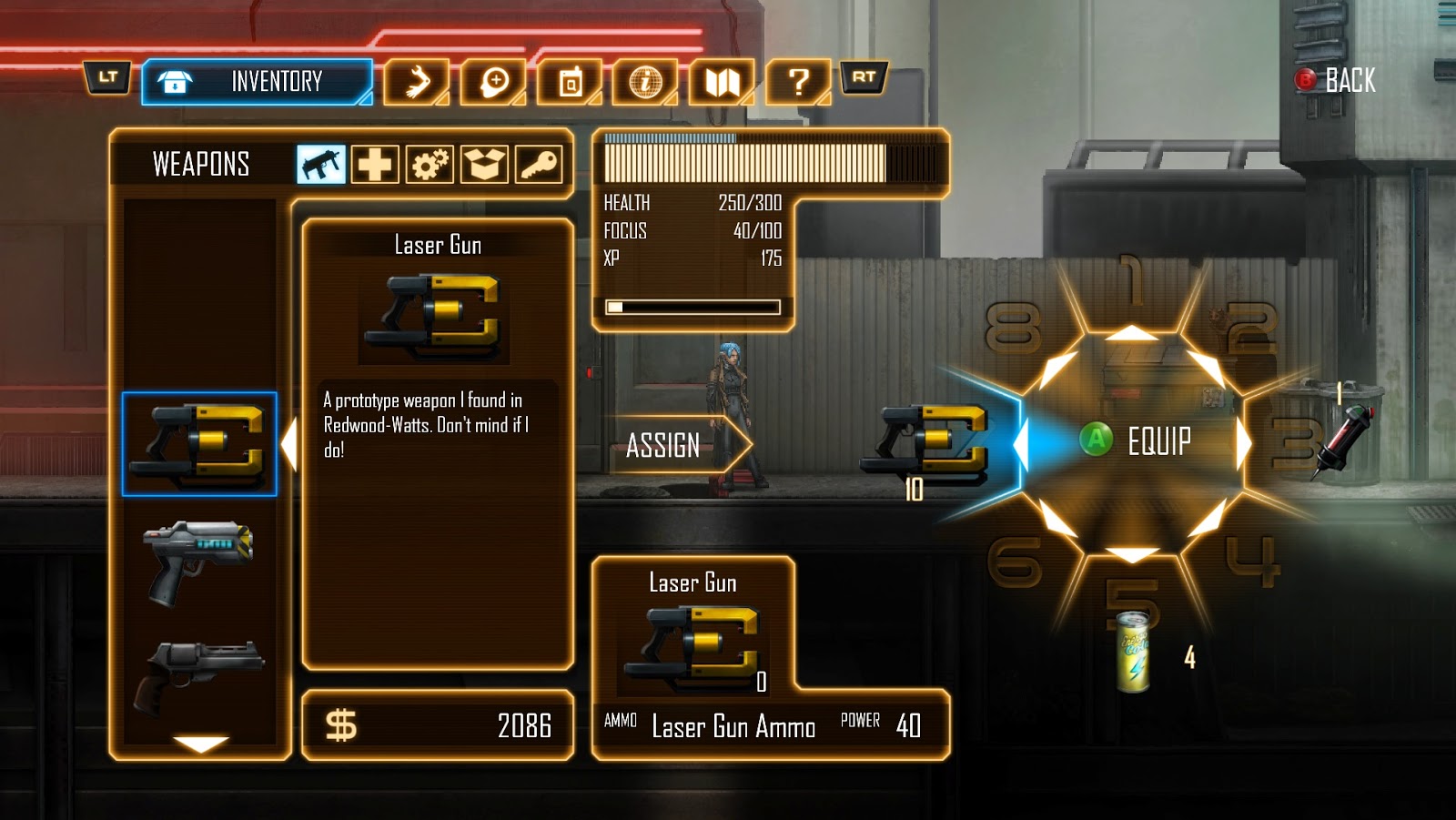Toggle the crafting box category filter
This screenshot has height=820, width=1456.
485,165
